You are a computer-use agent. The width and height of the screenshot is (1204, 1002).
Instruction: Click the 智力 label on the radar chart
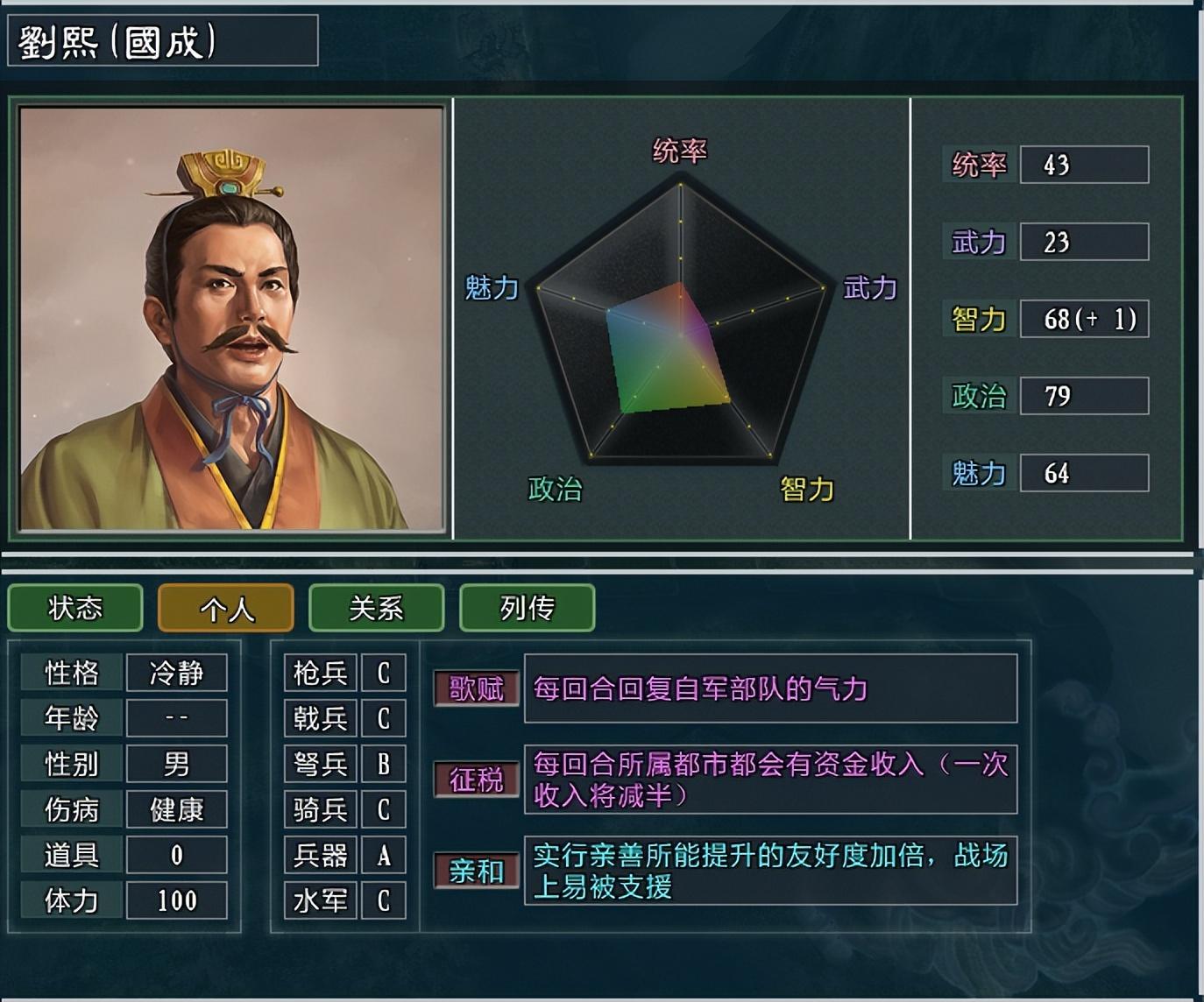tap(806, 489)
